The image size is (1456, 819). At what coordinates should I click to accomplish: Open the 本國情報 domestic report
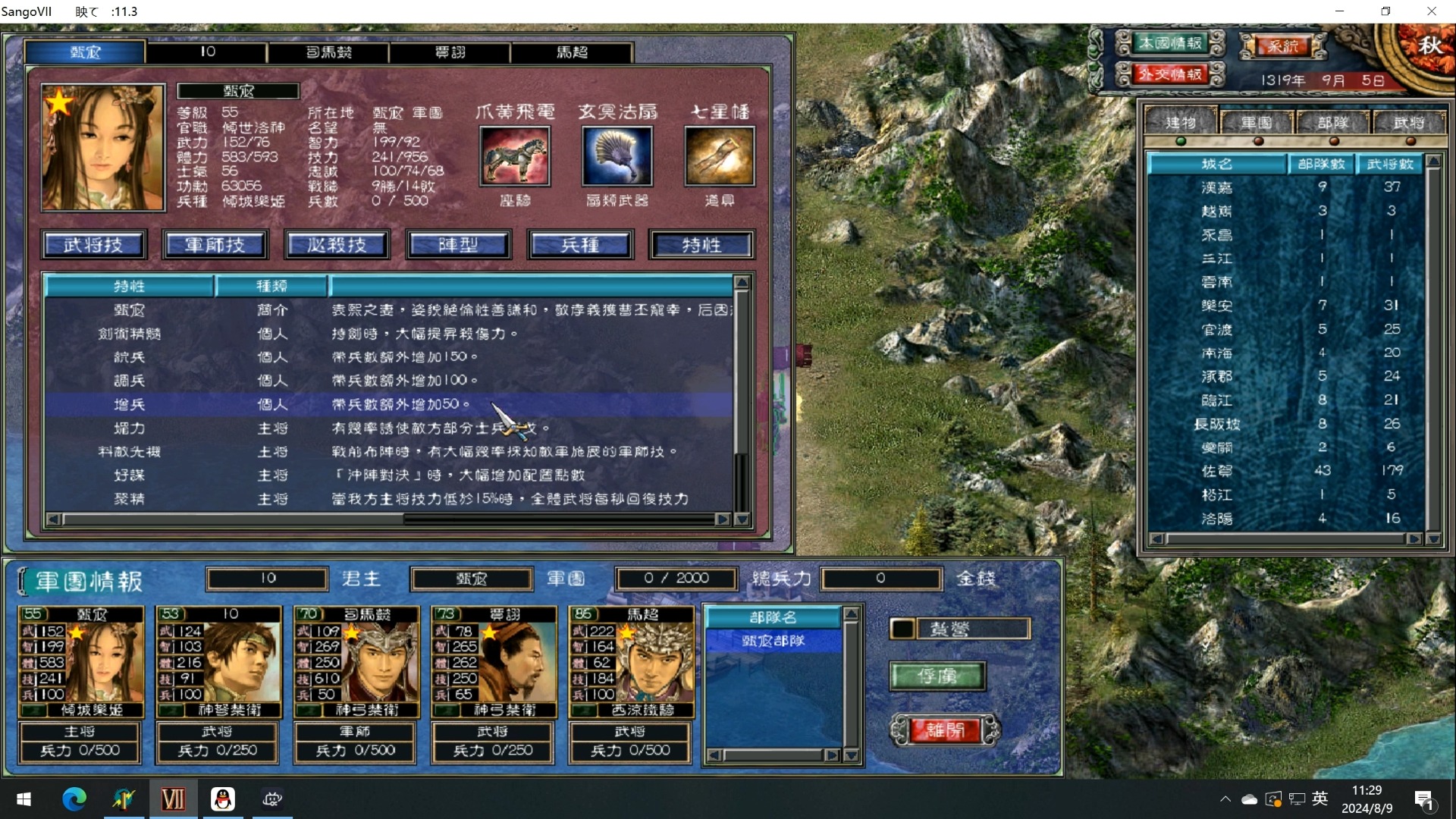[x=1169, y=43]
